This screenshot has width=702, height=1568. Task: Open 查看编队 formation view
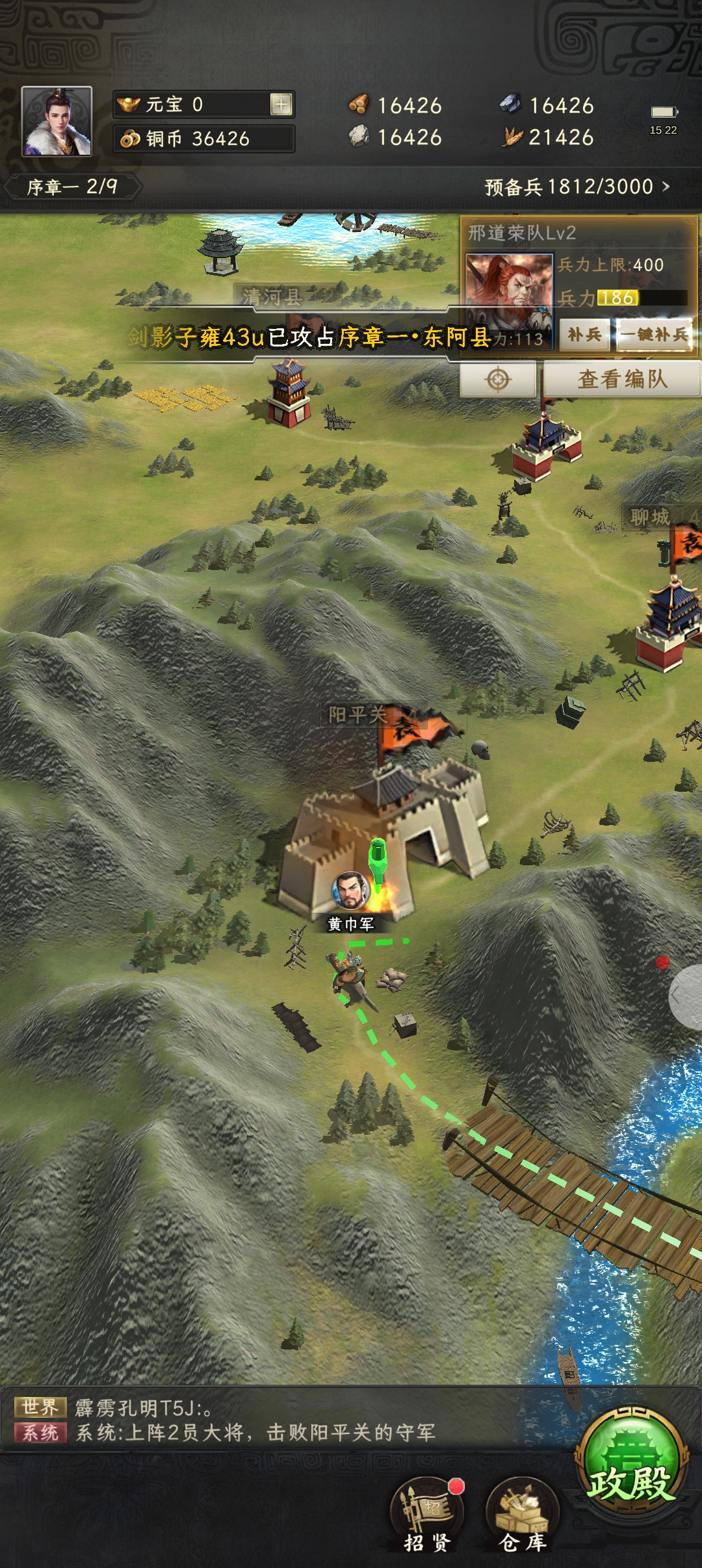coord(622,379)
